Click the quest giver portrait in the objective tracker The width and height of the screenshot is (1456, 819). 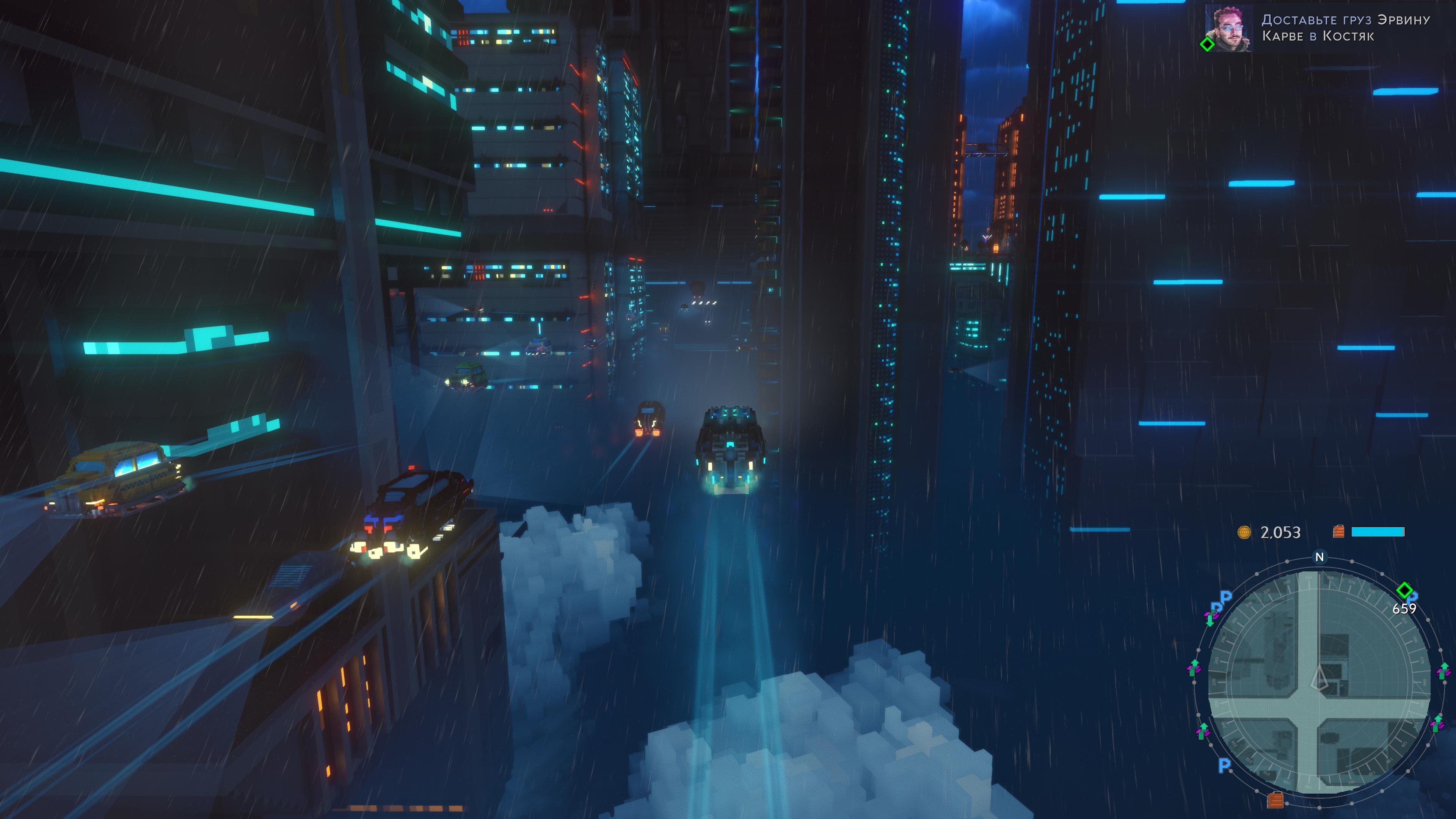pyautogui.click(x=1228, y=28)
